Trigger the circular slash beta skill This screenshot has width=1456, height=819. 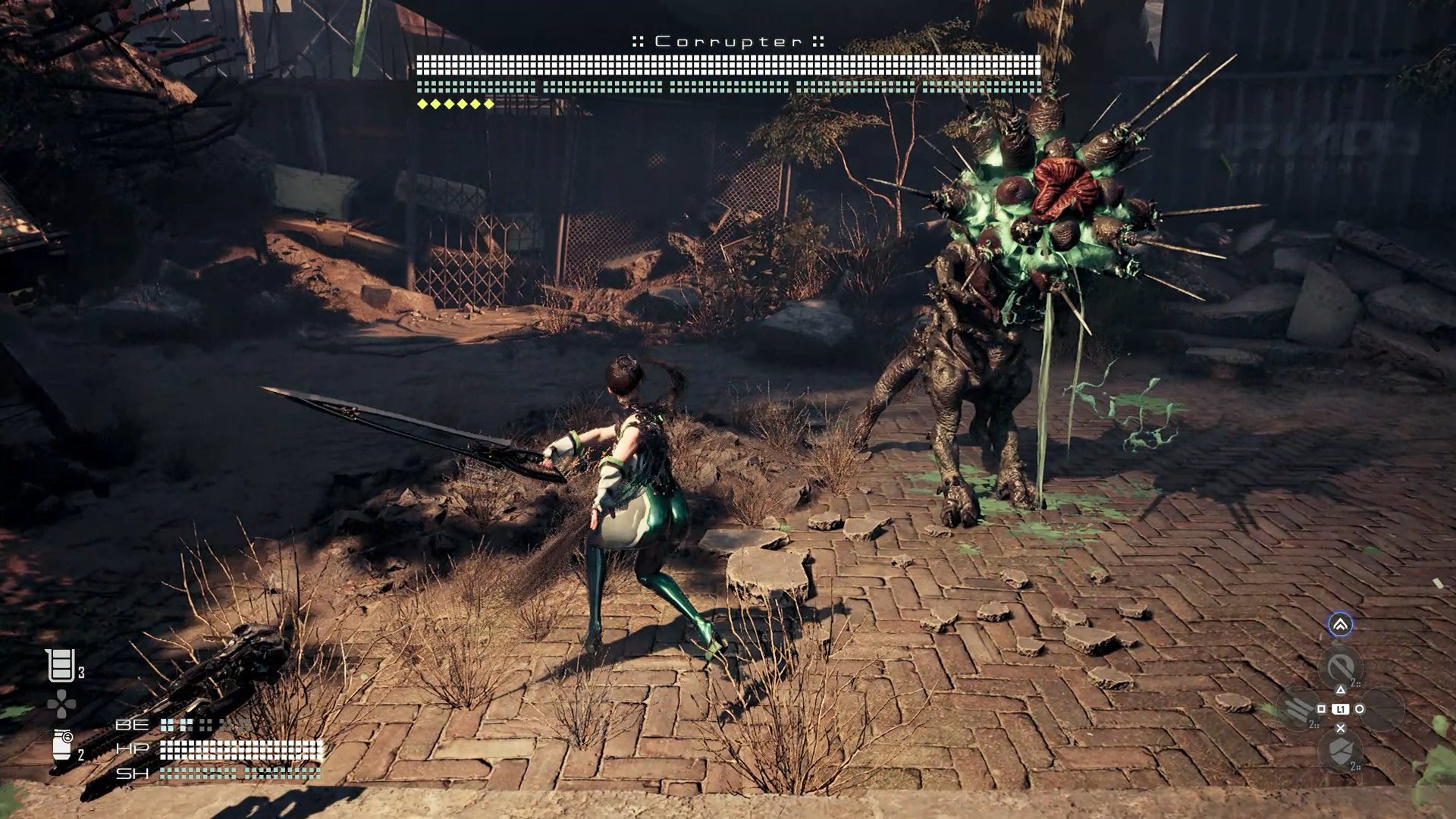point(1340,667)
